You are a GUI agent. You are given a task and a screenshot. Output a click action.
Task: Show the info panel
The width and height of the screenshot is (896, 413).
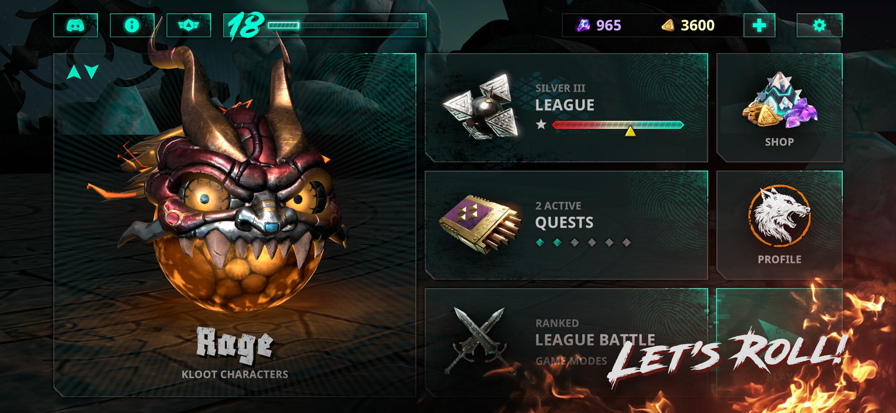[131, 25]
